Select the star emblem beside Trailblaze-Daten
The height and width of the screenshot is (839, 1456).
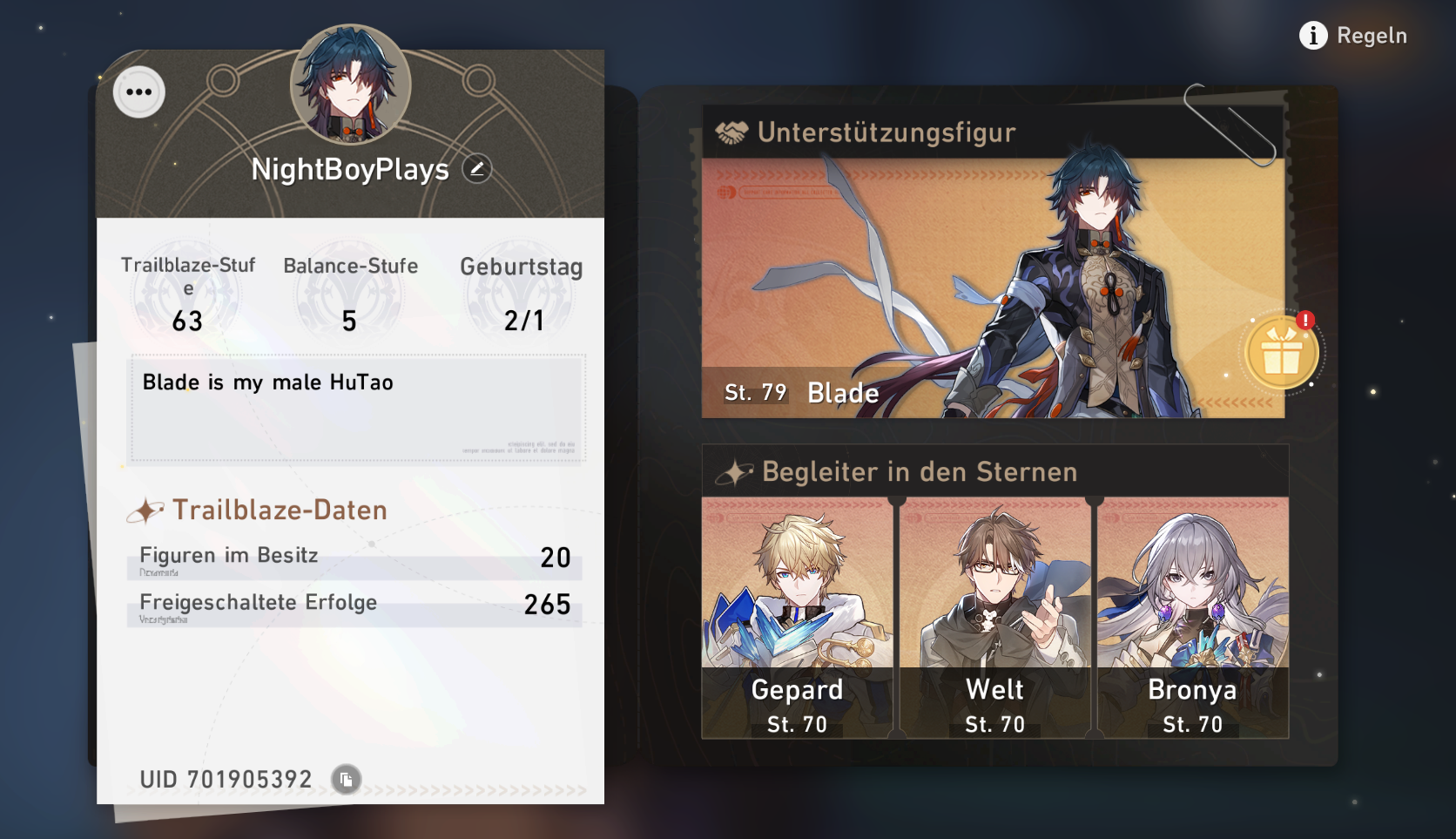(147, 509)
